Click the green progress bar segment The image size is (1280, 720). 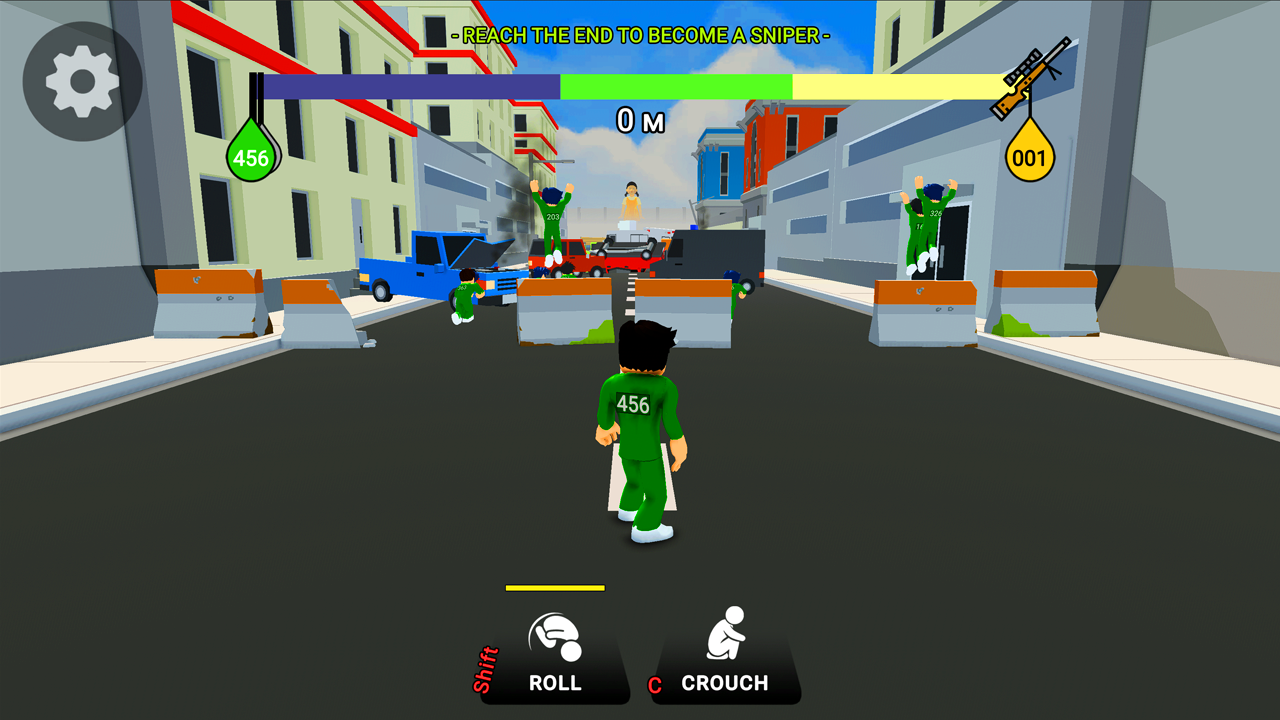(675, 88)
